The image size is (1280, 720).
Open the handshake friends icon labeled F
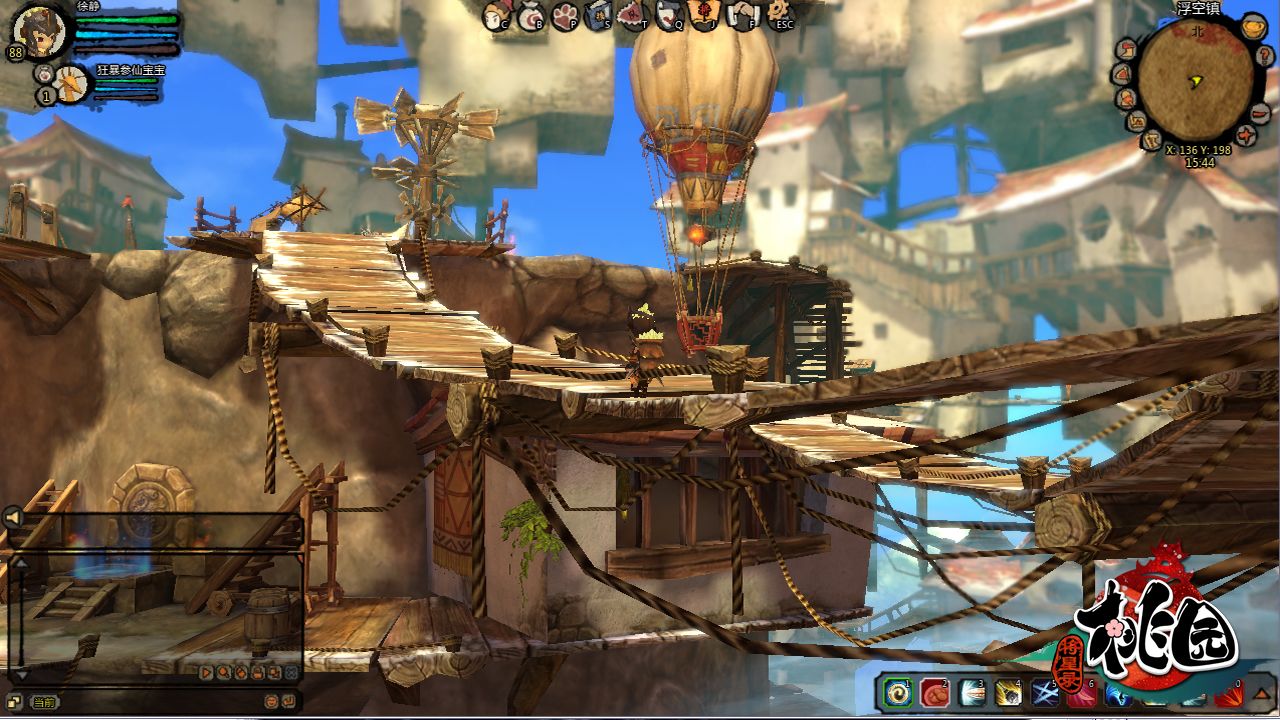click(x=741, y=14)
